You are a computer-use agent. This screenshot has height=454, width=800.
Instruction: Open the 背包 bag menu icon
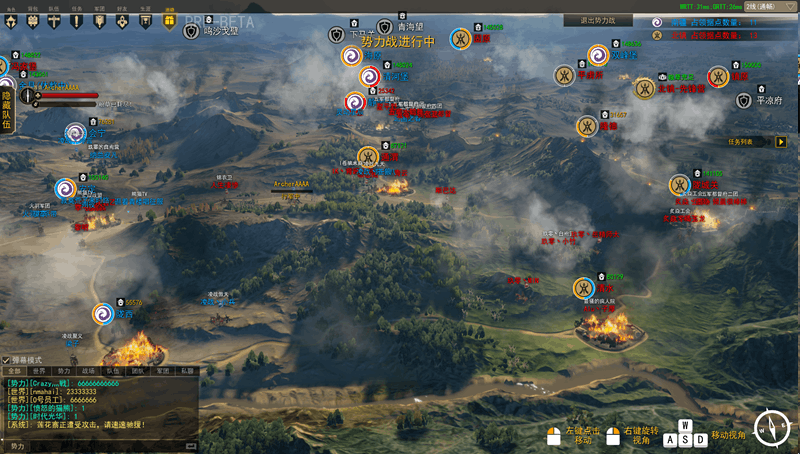pos(33,19)
